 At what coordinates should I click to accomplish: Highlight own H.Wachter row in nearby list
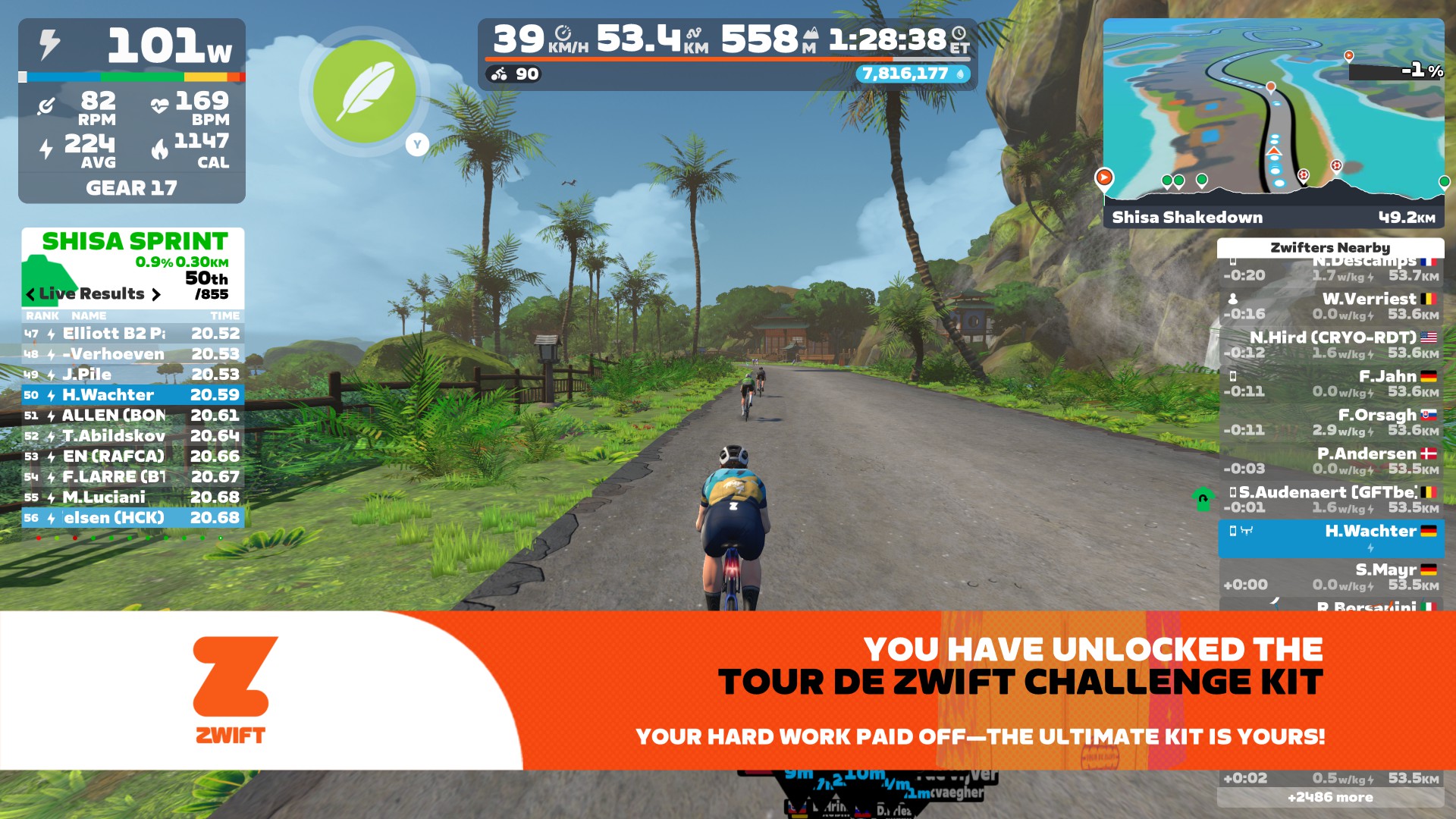(x=1331, y=538)
